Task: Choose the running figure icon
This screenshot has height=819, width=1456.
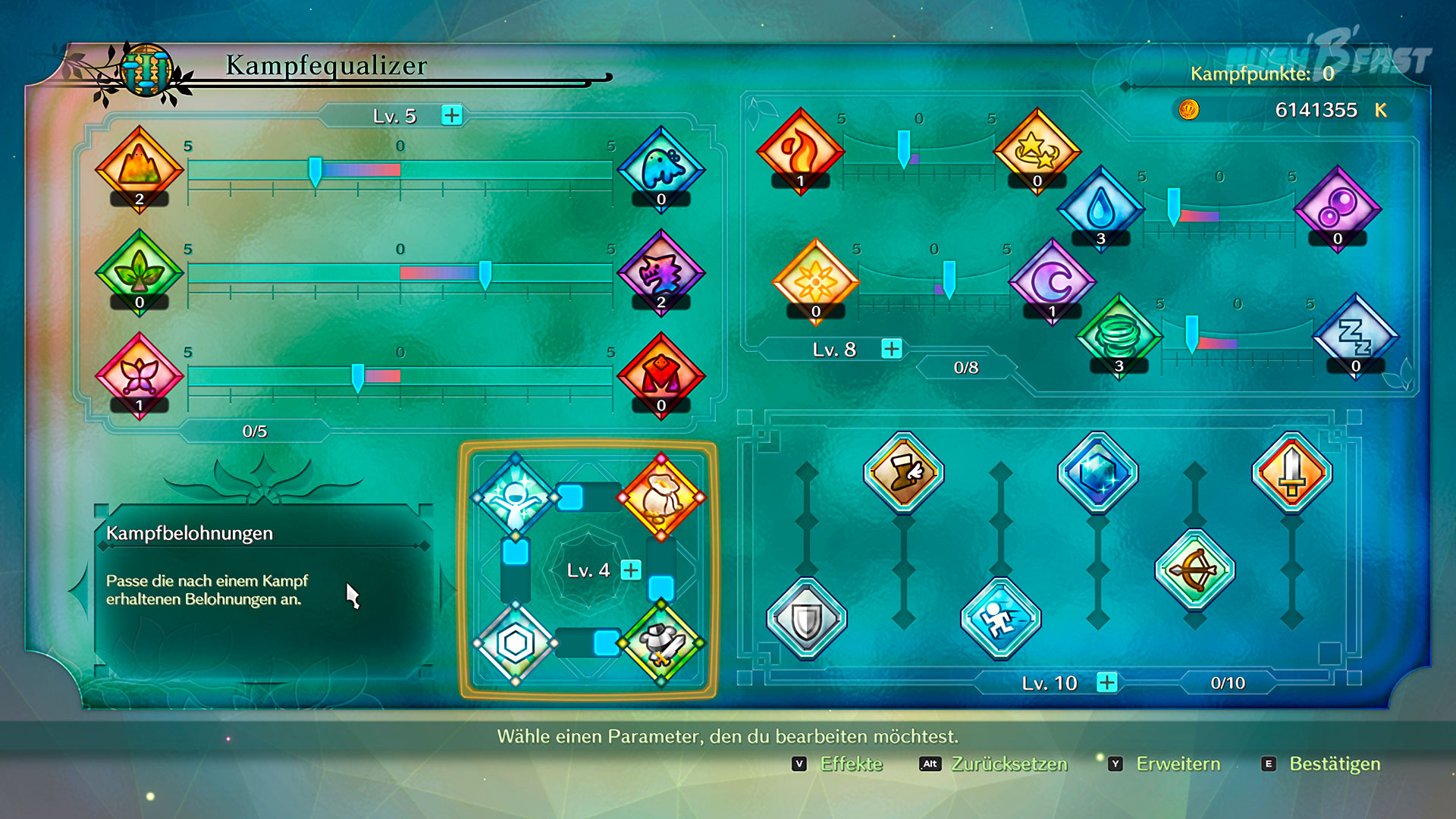Action: (1000, 620)
